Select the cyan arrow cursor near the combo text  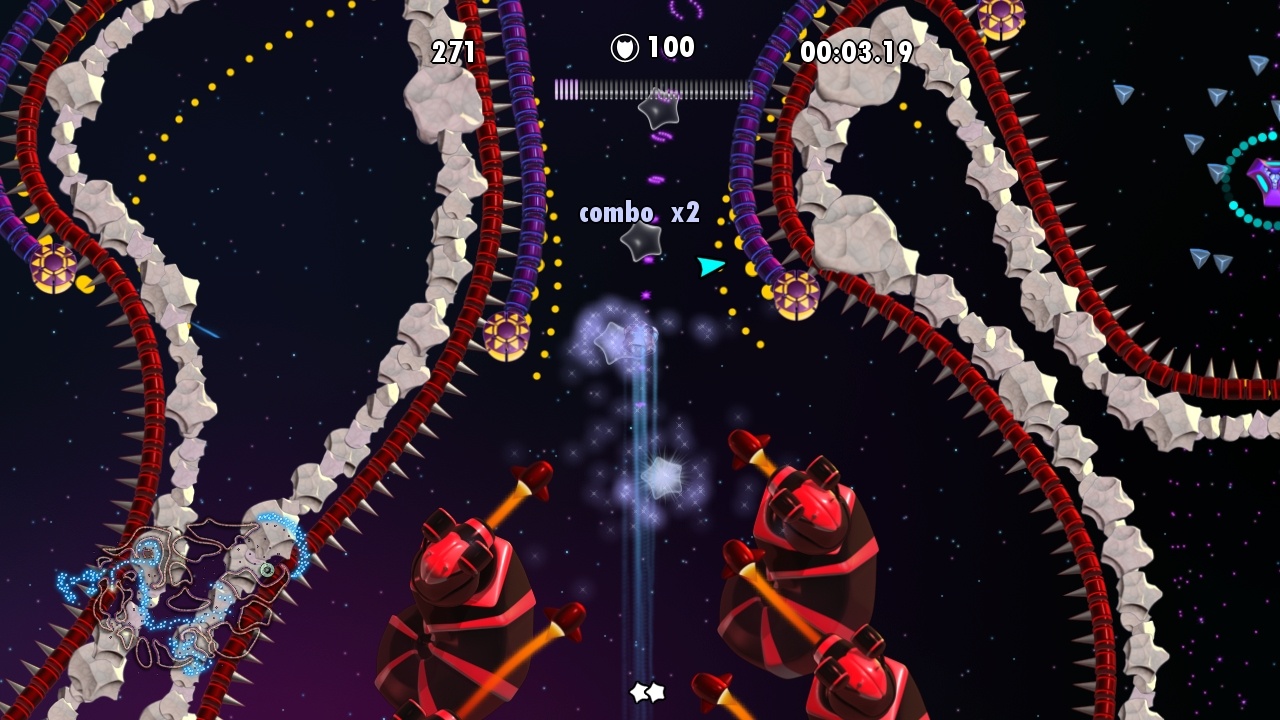(708, 266)
